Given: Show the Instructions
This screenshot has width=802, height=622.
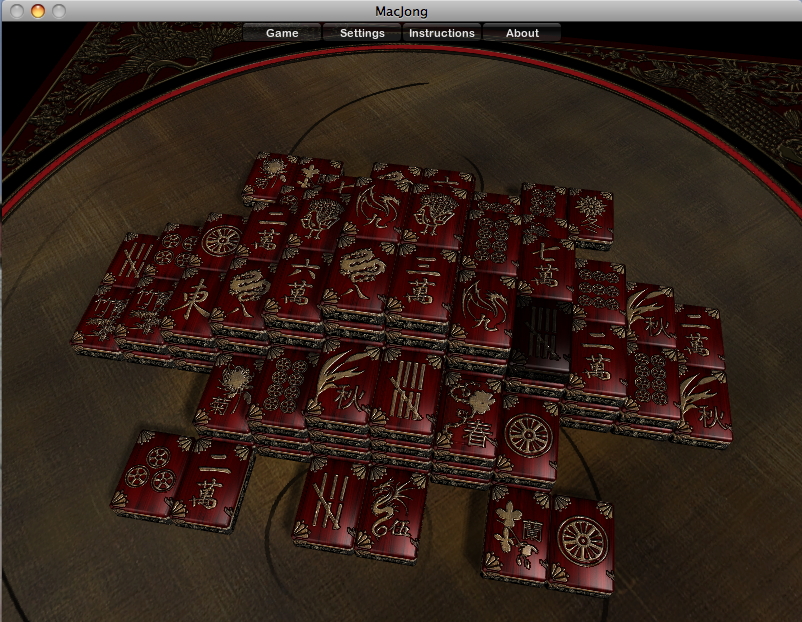Looking at the screenshot, I should pos(442,33).
